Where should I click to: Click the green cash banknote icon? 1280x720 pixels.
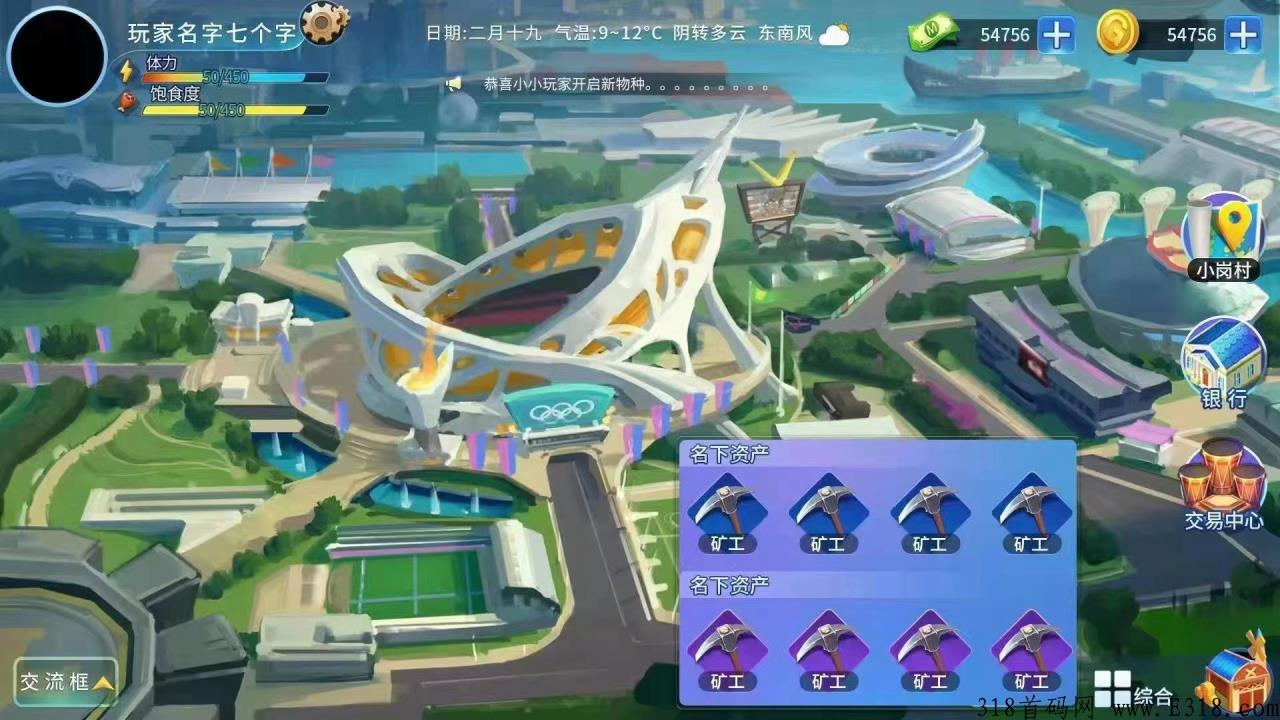coord(932,34)
